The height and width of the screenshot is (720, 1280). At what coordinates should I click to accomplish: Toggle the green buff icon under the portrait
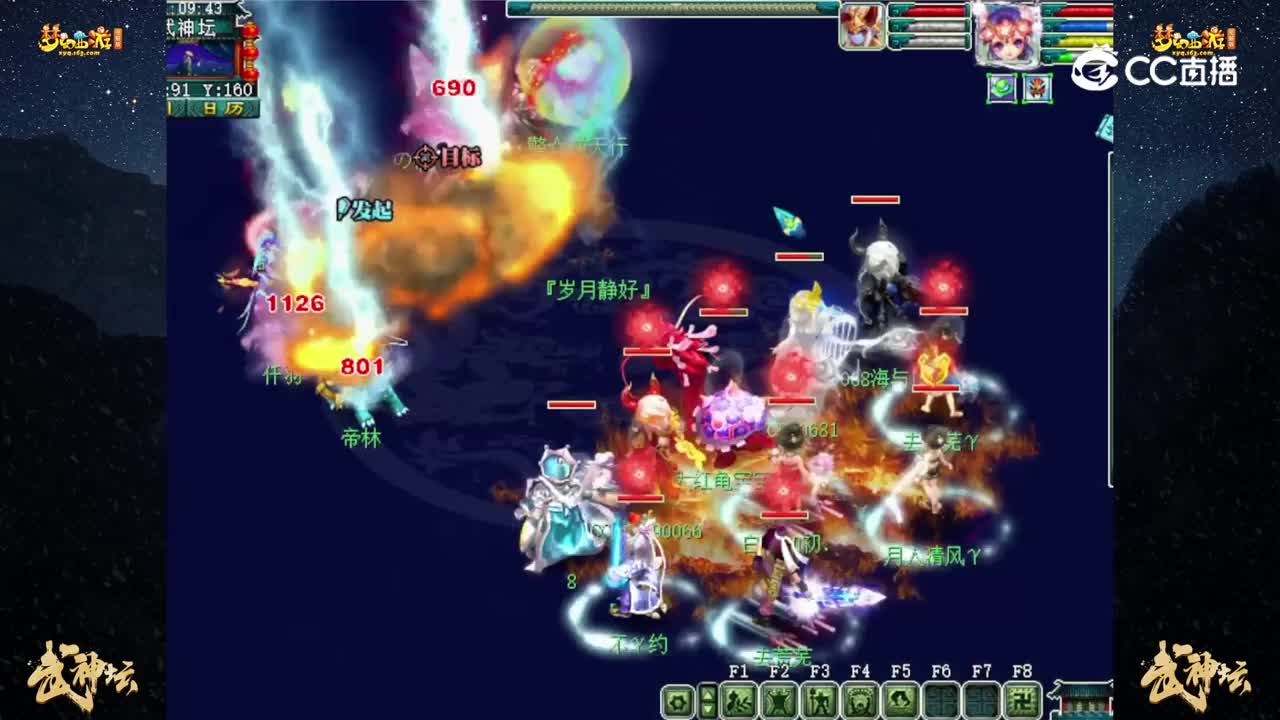click(x=1002, y=88)
